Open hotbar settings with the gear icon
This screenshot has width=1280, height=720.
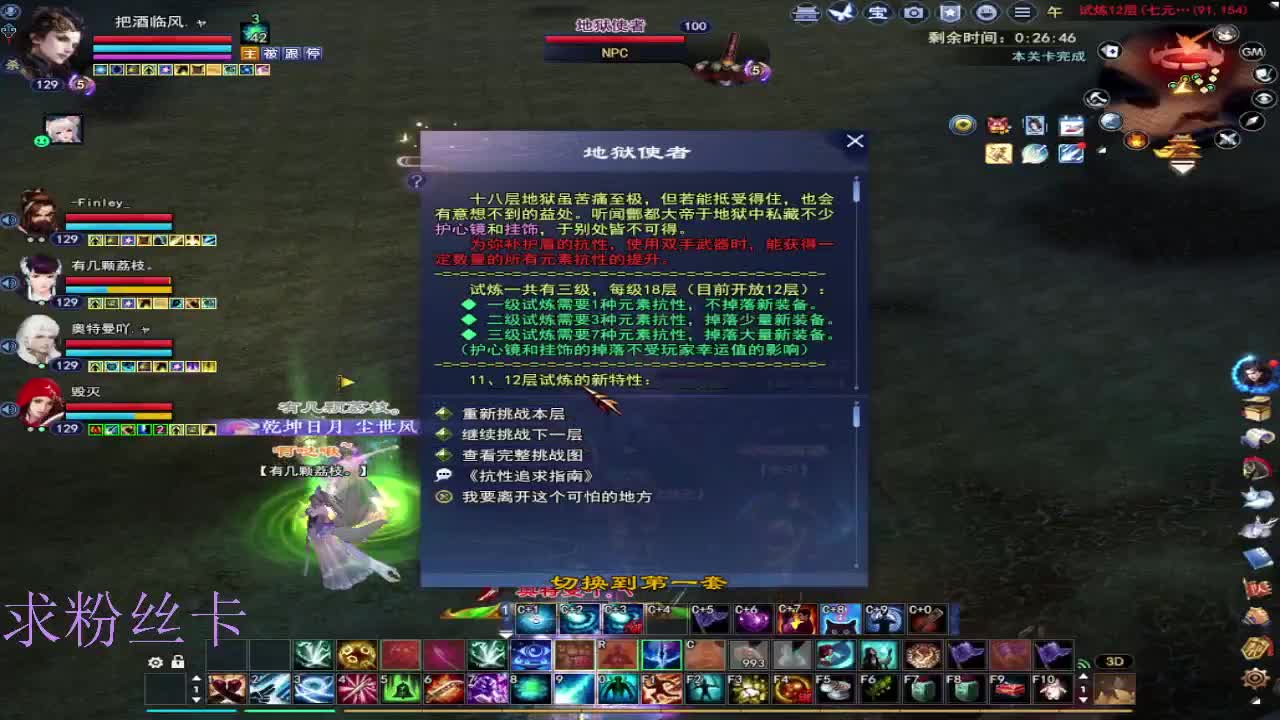pos(155,661)
